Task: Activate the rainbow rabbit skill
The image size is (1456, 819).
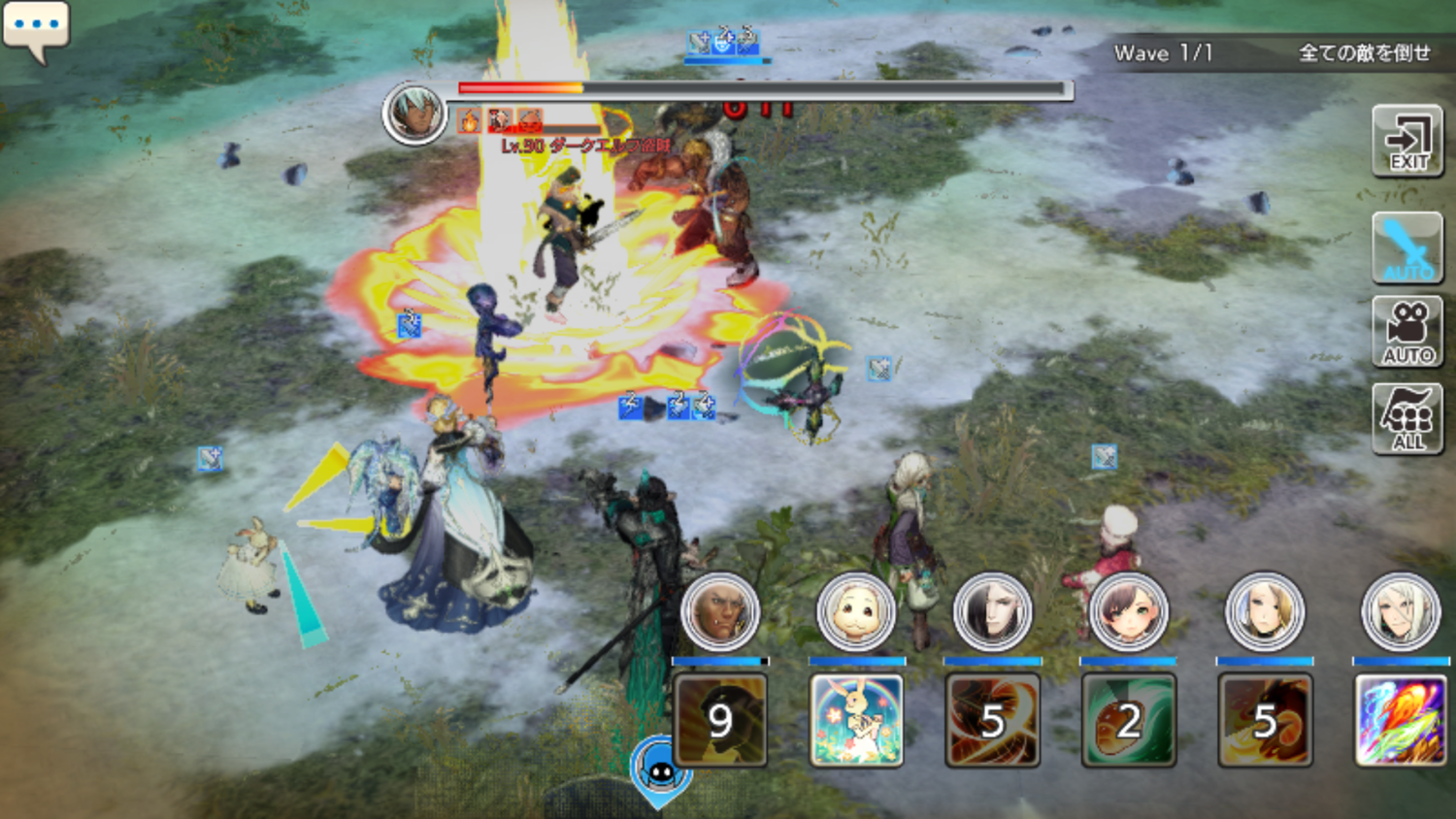Action: coord(856,720)
